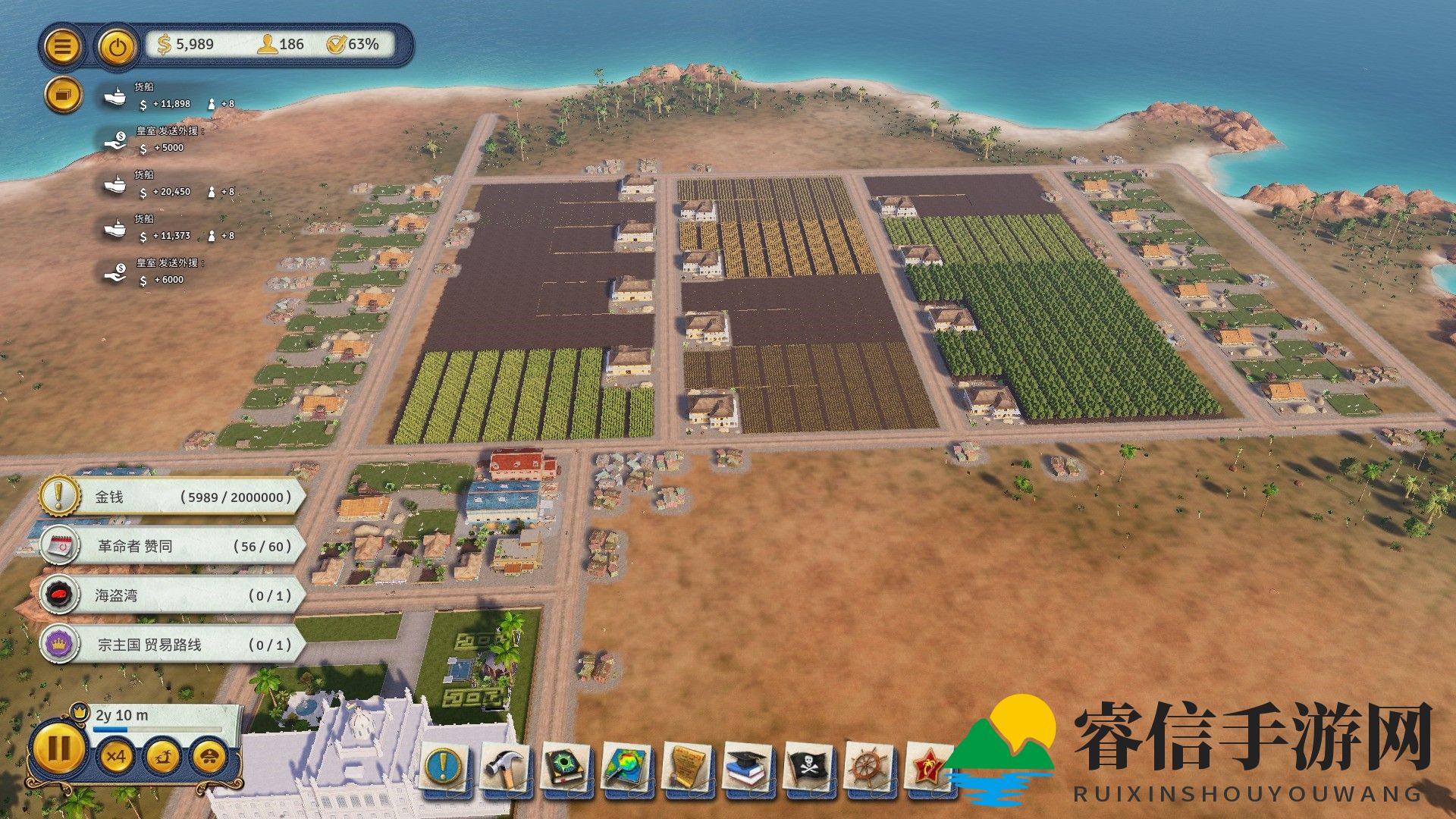
Task: Click the palm island round button
Action: (163, 756)
